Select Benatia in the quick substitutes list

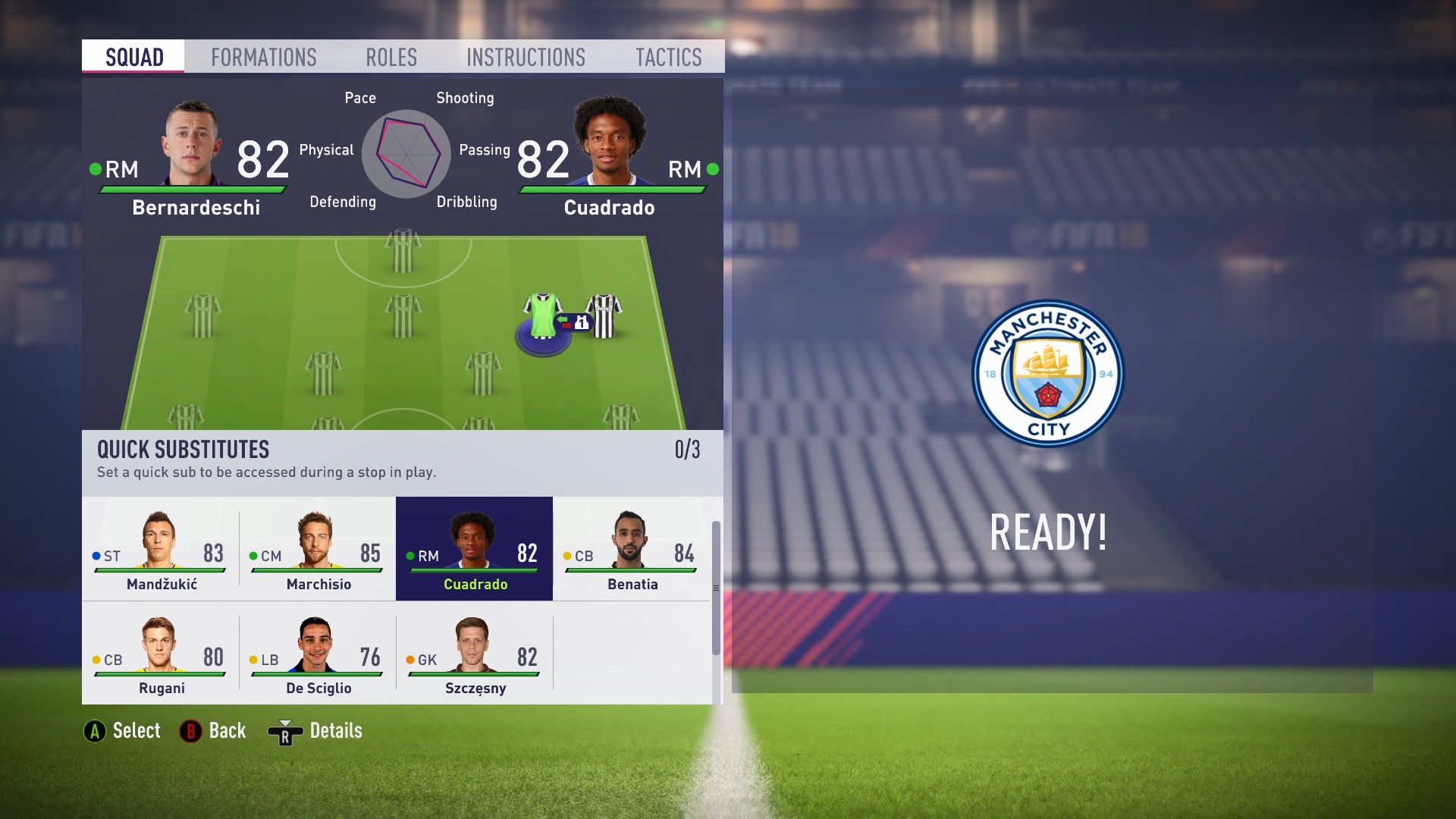631,548
